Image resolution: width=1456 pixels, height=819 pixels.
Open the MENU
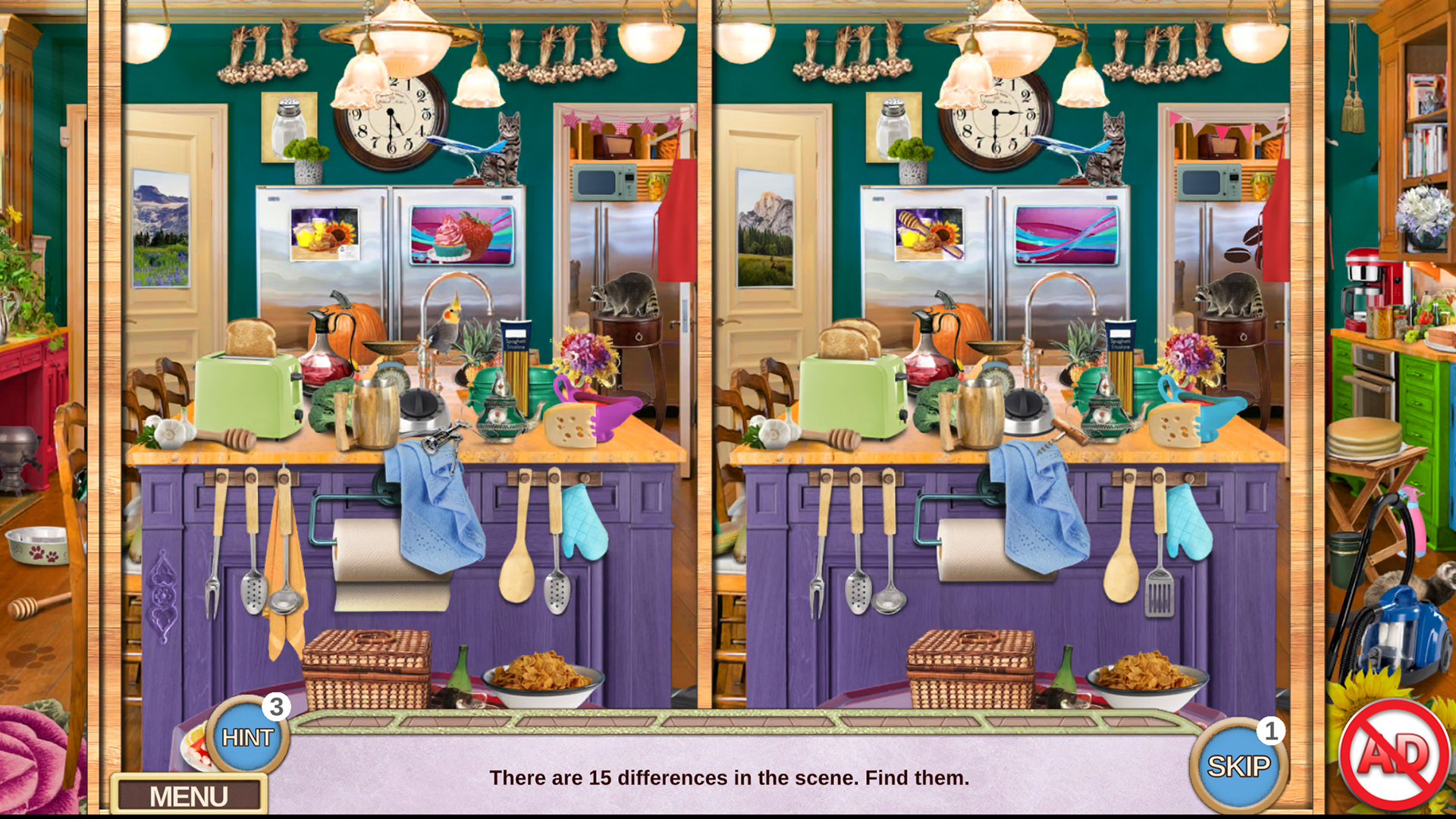click(x=190, y=795)
